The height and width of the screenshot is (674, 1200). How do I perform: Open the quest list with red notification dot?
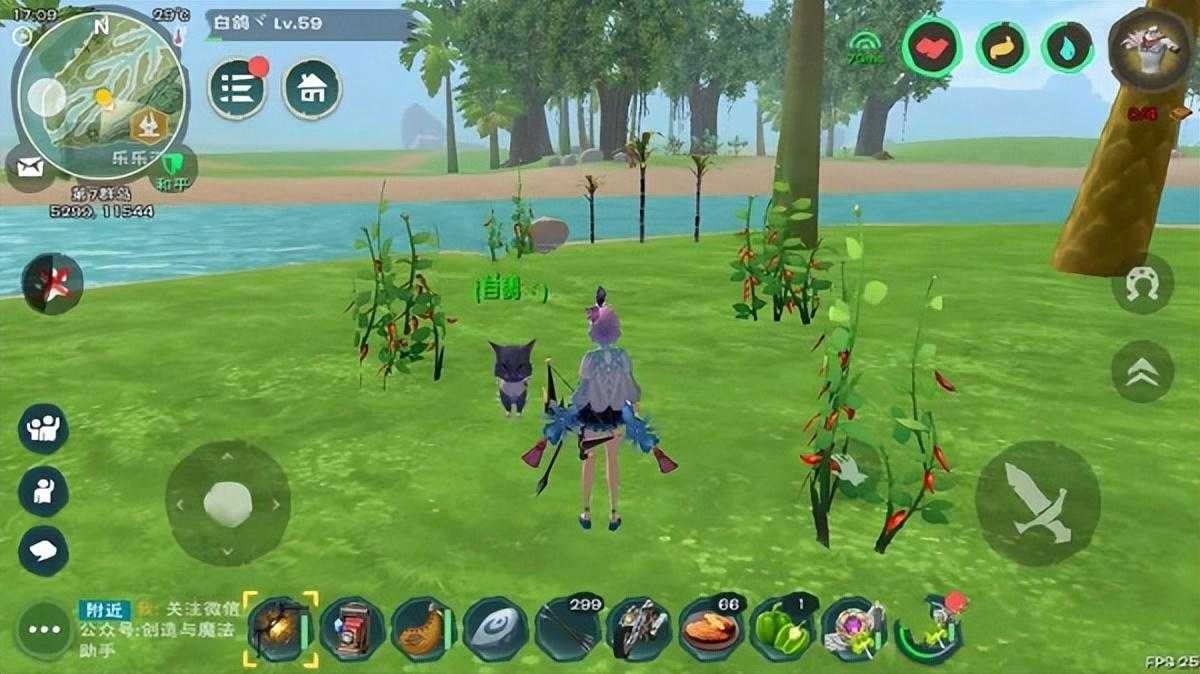coord(237,89)
